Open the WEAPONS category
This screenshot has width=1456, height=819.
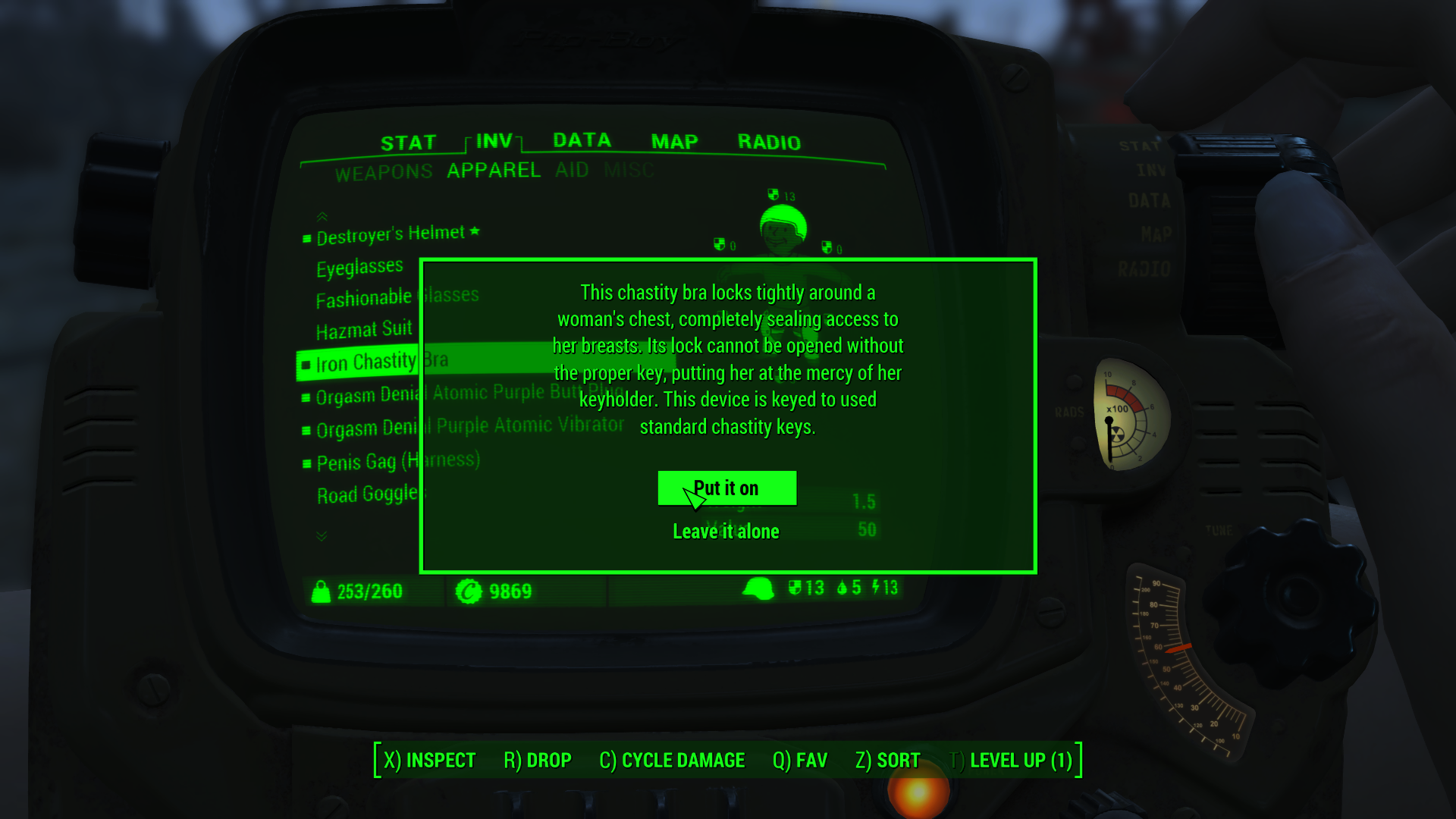(x=384, y=171)
